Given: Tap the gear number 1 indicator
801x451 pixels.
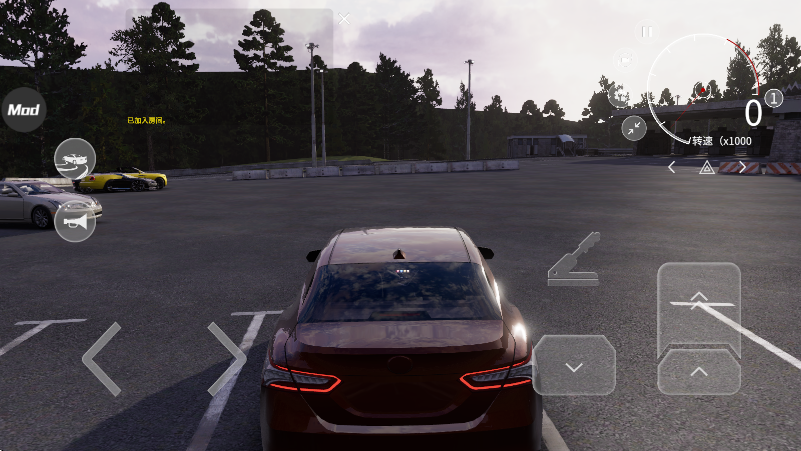Looking at the screenshot, I should (775, 99).
